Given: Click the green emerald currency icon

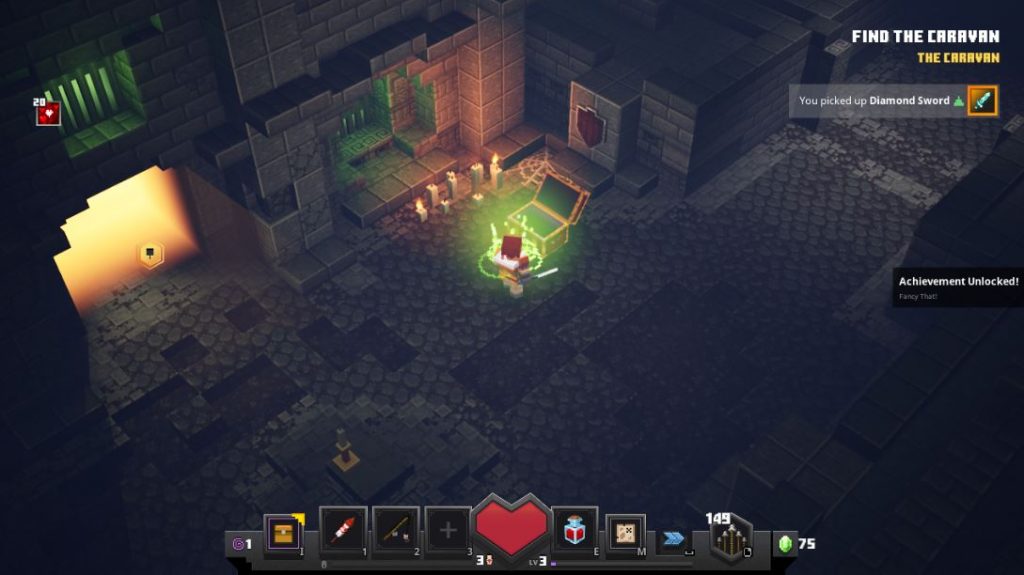Looking at the screenshot, I should coord(785,543).
